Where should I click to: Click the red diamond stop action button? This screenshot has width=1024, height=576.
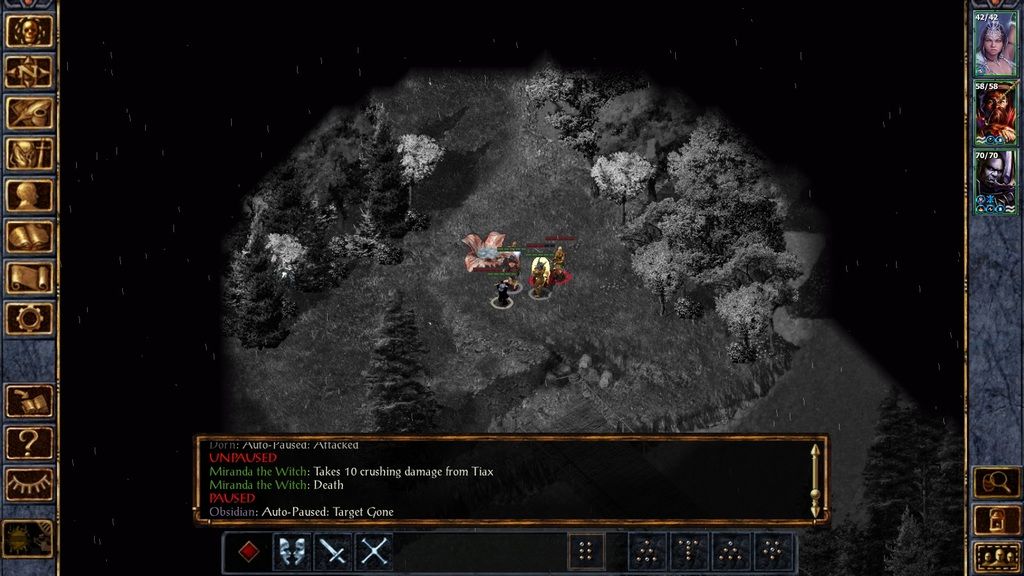(250, 552)
